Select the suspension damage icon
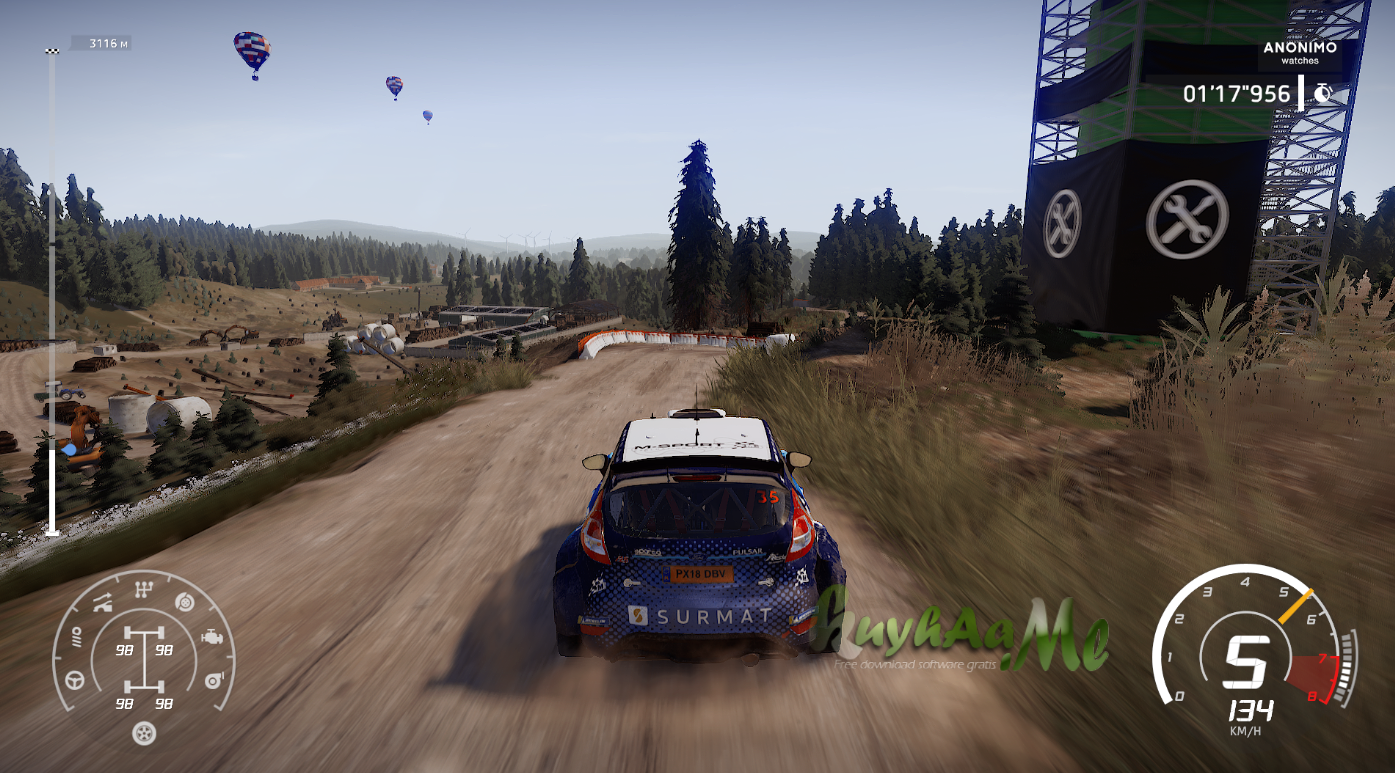 coord(103,602)
